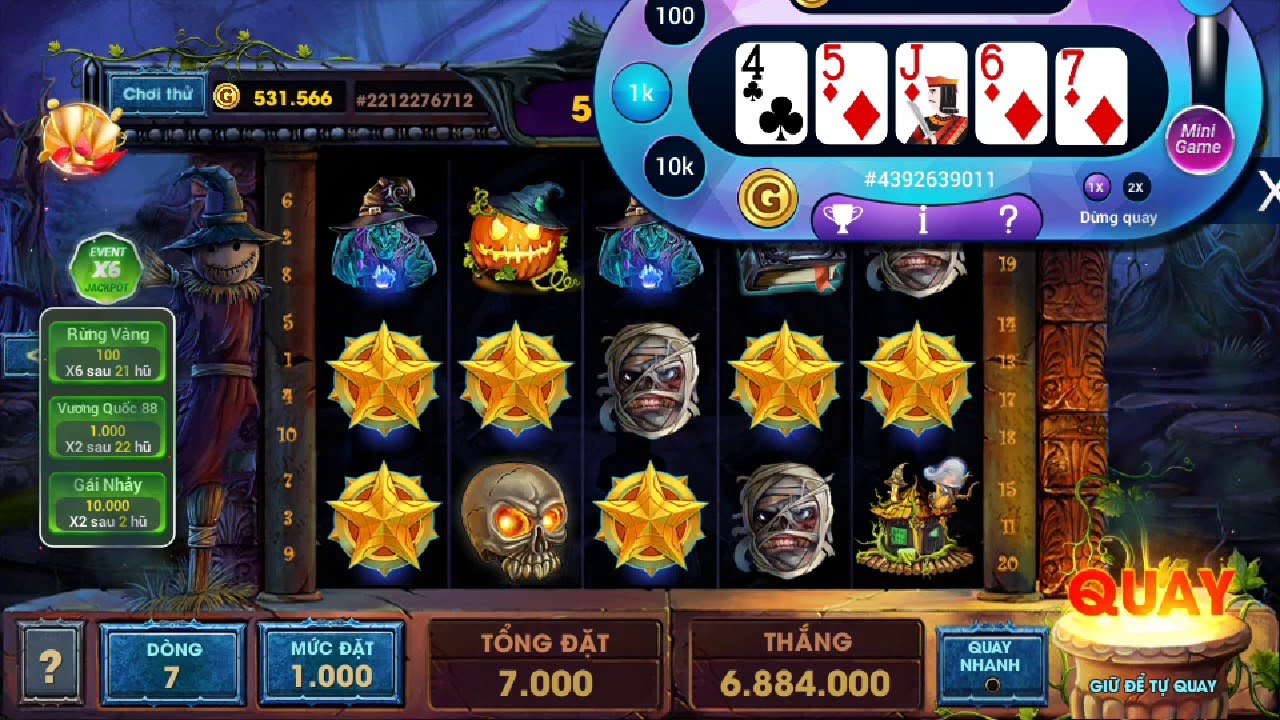Open the Mini Game bubble
The height and width of the screenshot is (720, 1280).
pyautogui.click(x=1198, y=139)
